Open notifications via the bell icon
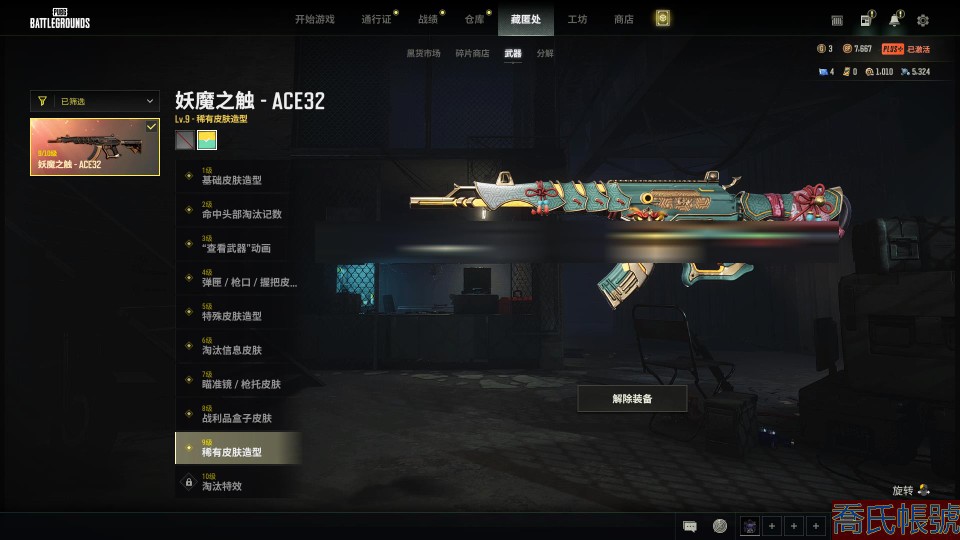This screenshot has width=960, height=540. point(894,20)
